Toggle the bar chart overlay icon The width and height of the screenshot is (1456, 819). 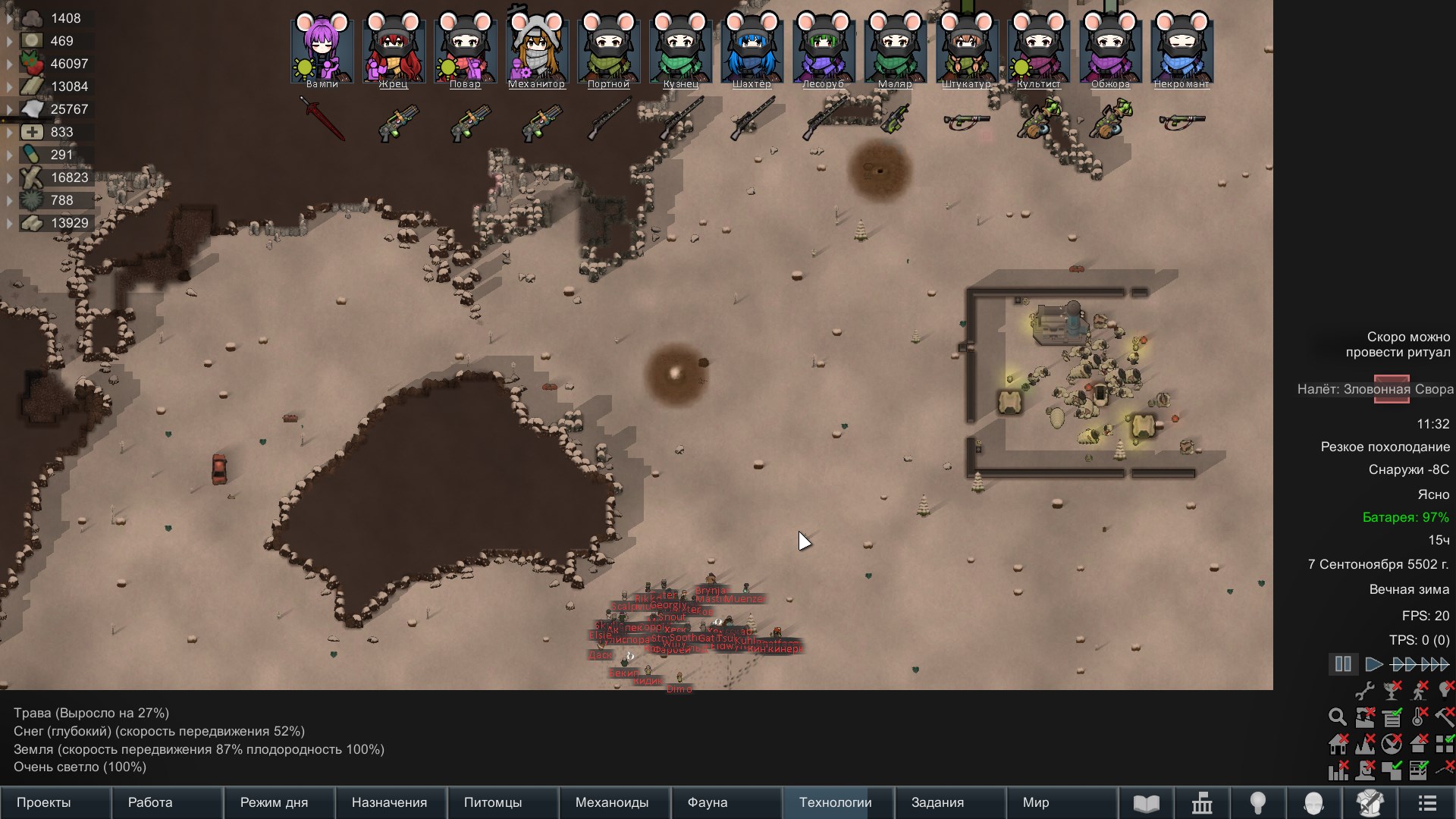point(1338,770)
